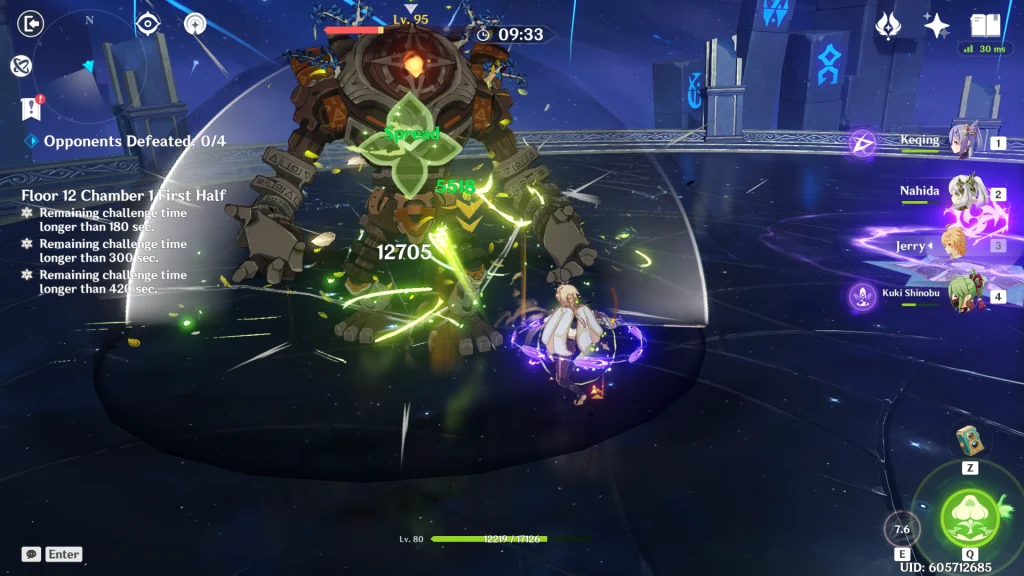The width and height of the screenshot is (1024, 576).
Task: Open the Wish menu wings icon
Action: point(888,26)
